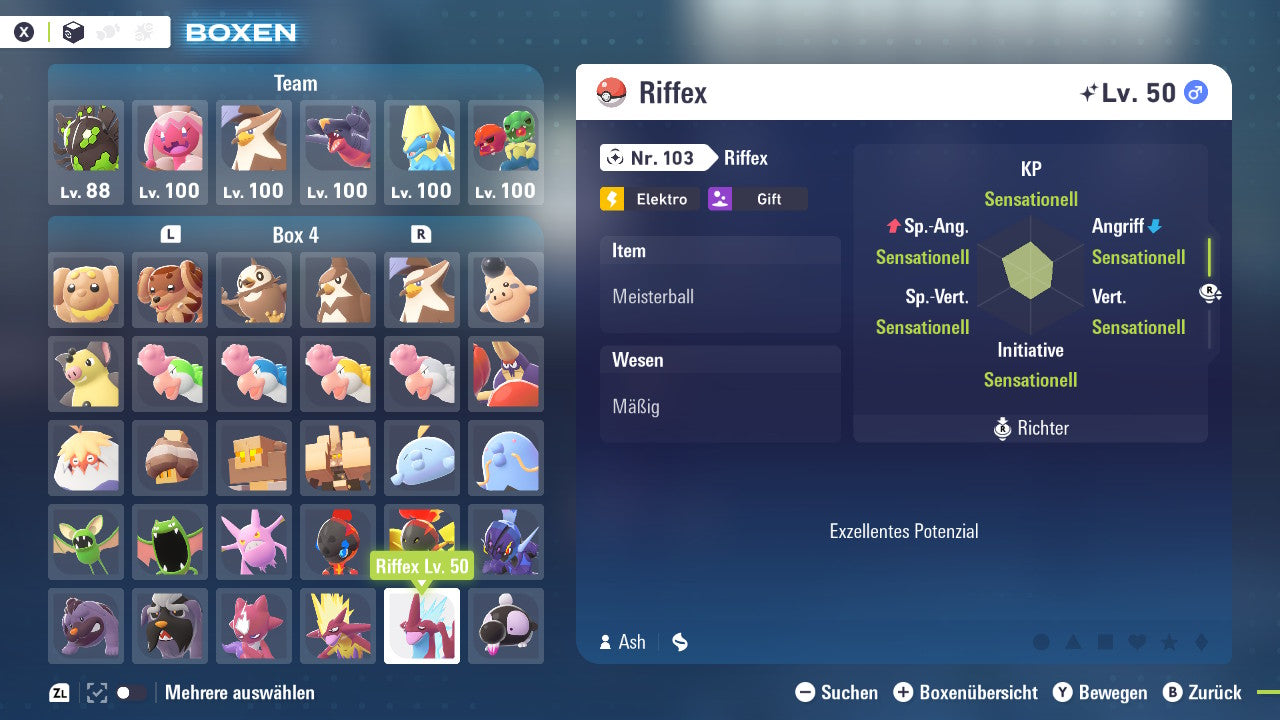Click the origin mark icon next to Ash
Viewport: 1280px width, 720px height.
679,641
